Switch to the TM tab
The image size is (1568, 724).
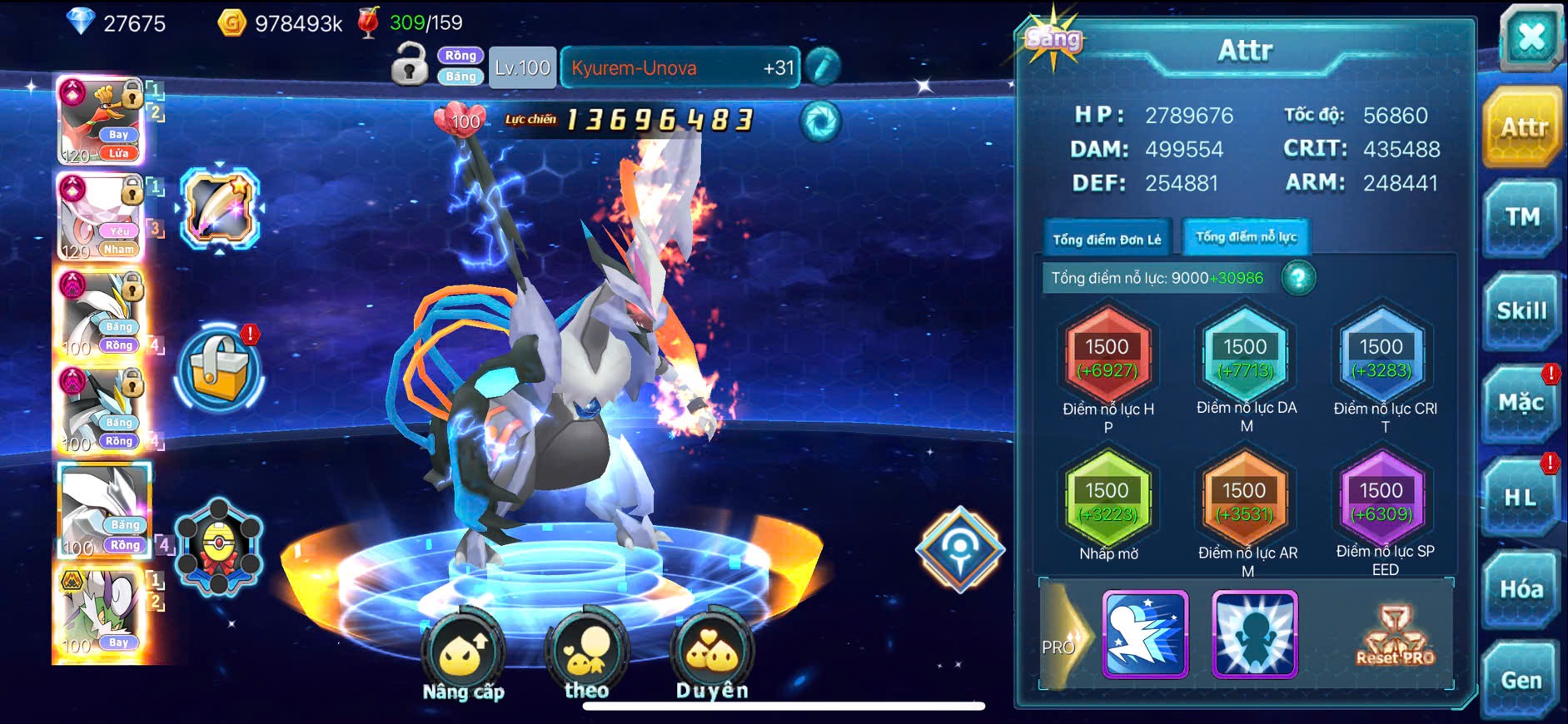click(x=1521, y=218)
